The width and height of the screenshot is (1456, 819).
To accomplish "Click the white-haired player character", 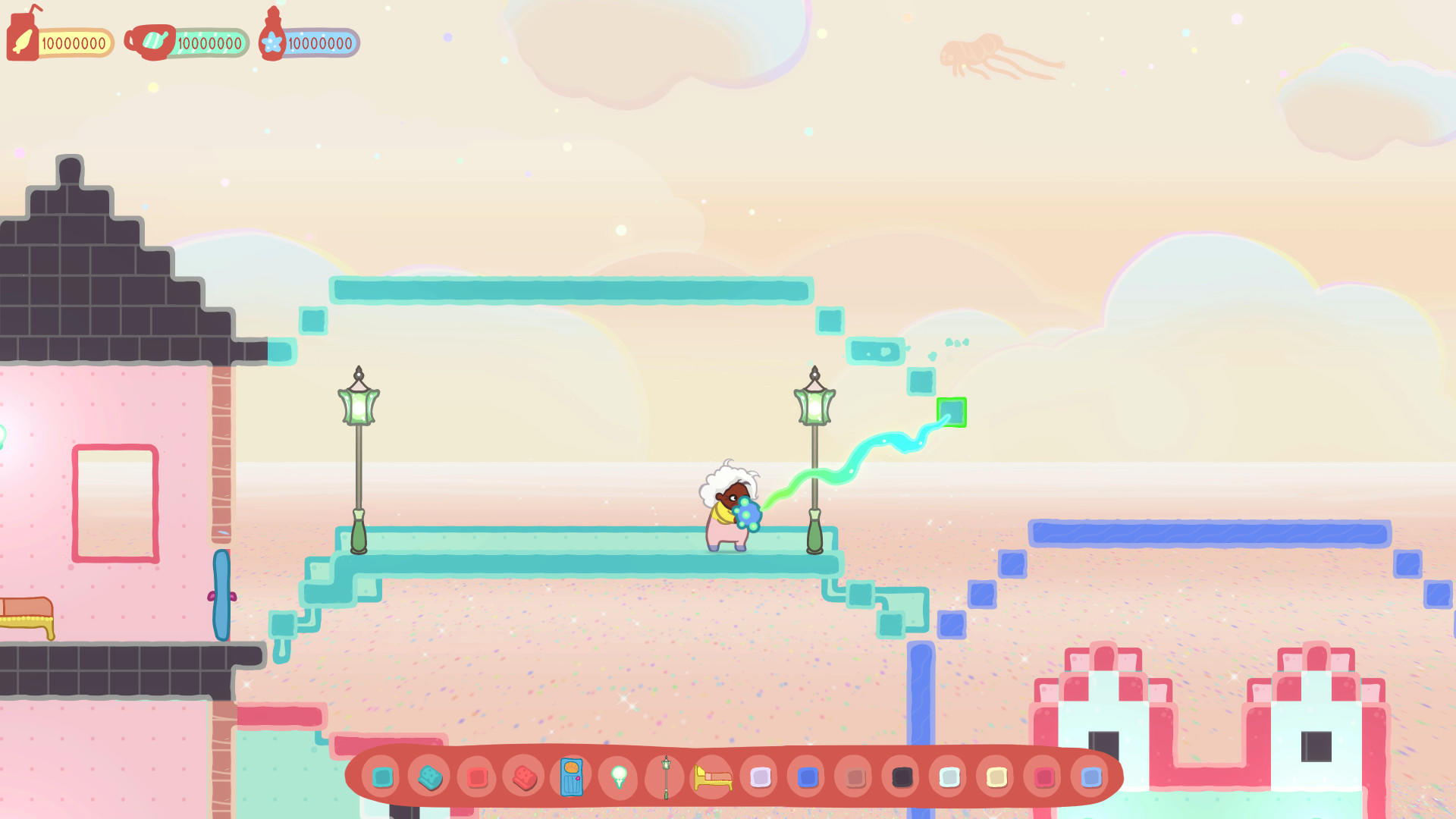I will tap(726, 508).
